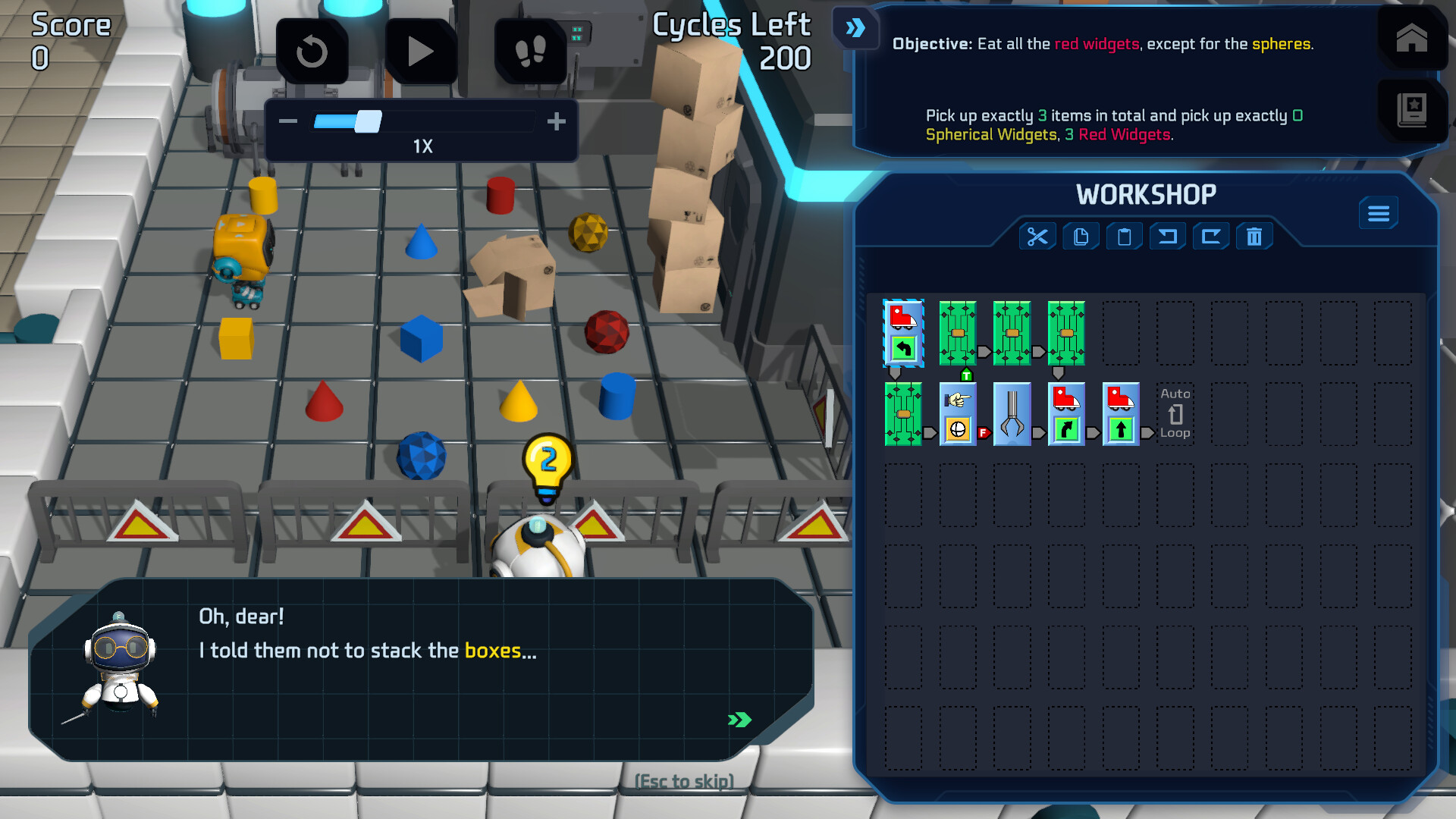
Task: Adjust the 1X speed slider handle
Action: [x=369, y=121]
